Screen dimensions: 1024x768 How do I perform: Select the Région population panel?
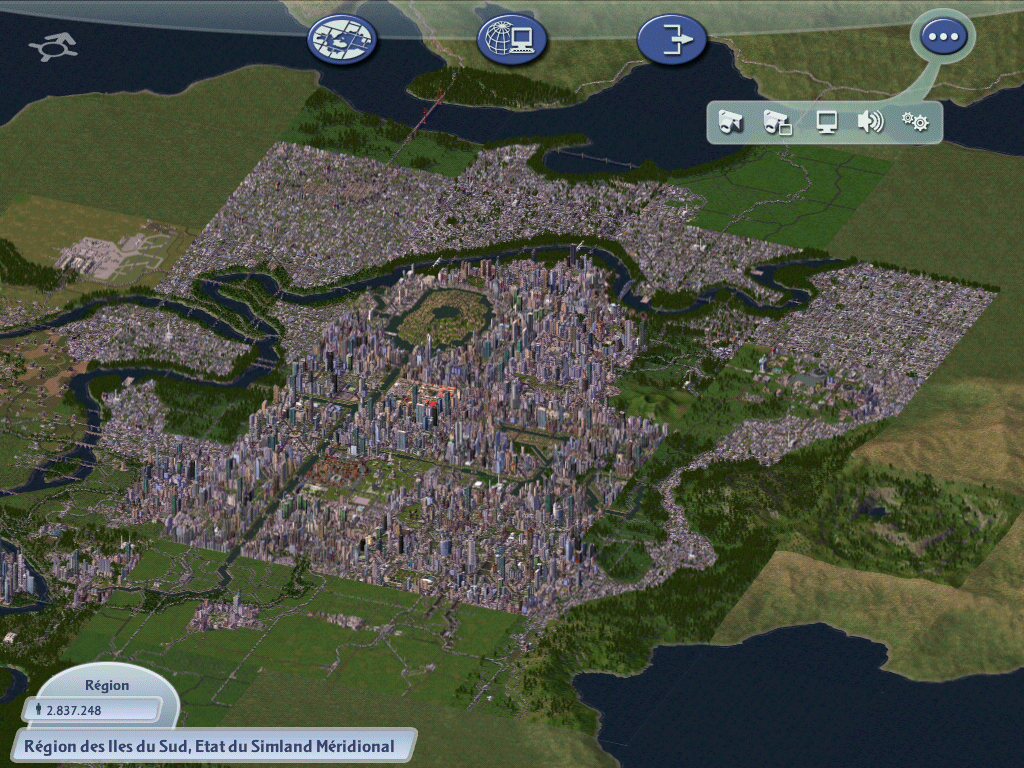coord(100,700)
